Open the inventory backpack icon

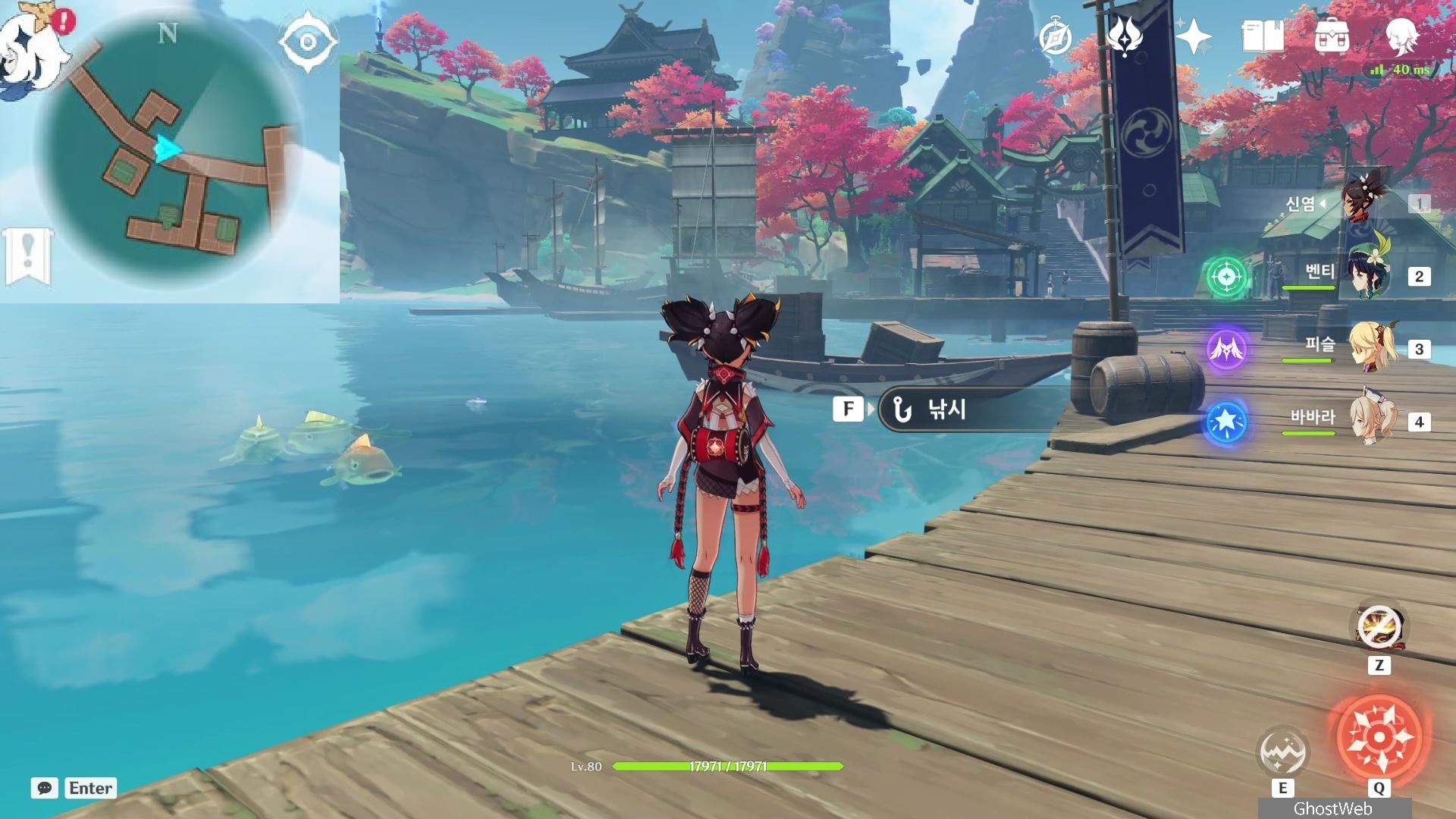[1332, 36]
